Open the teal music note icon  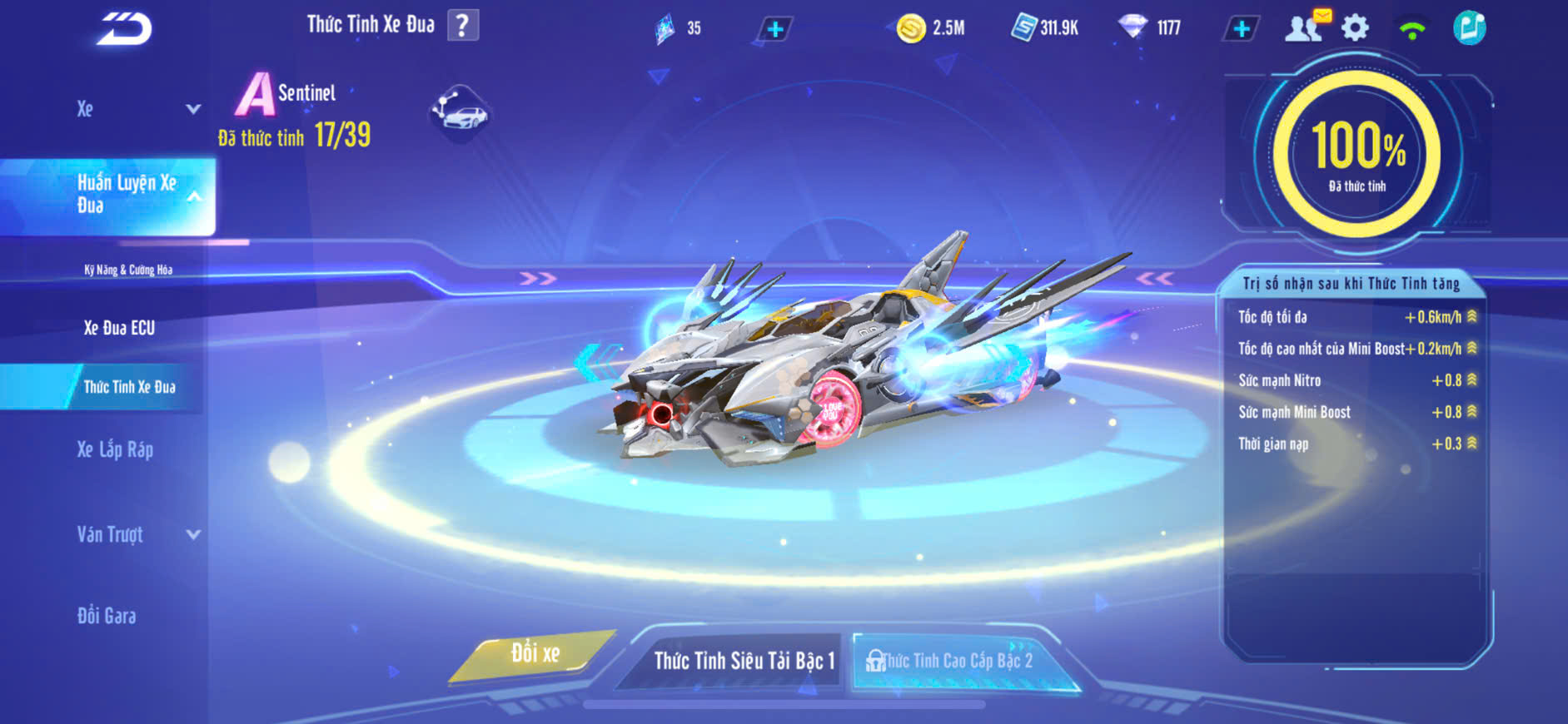(x=1469, y=28)
